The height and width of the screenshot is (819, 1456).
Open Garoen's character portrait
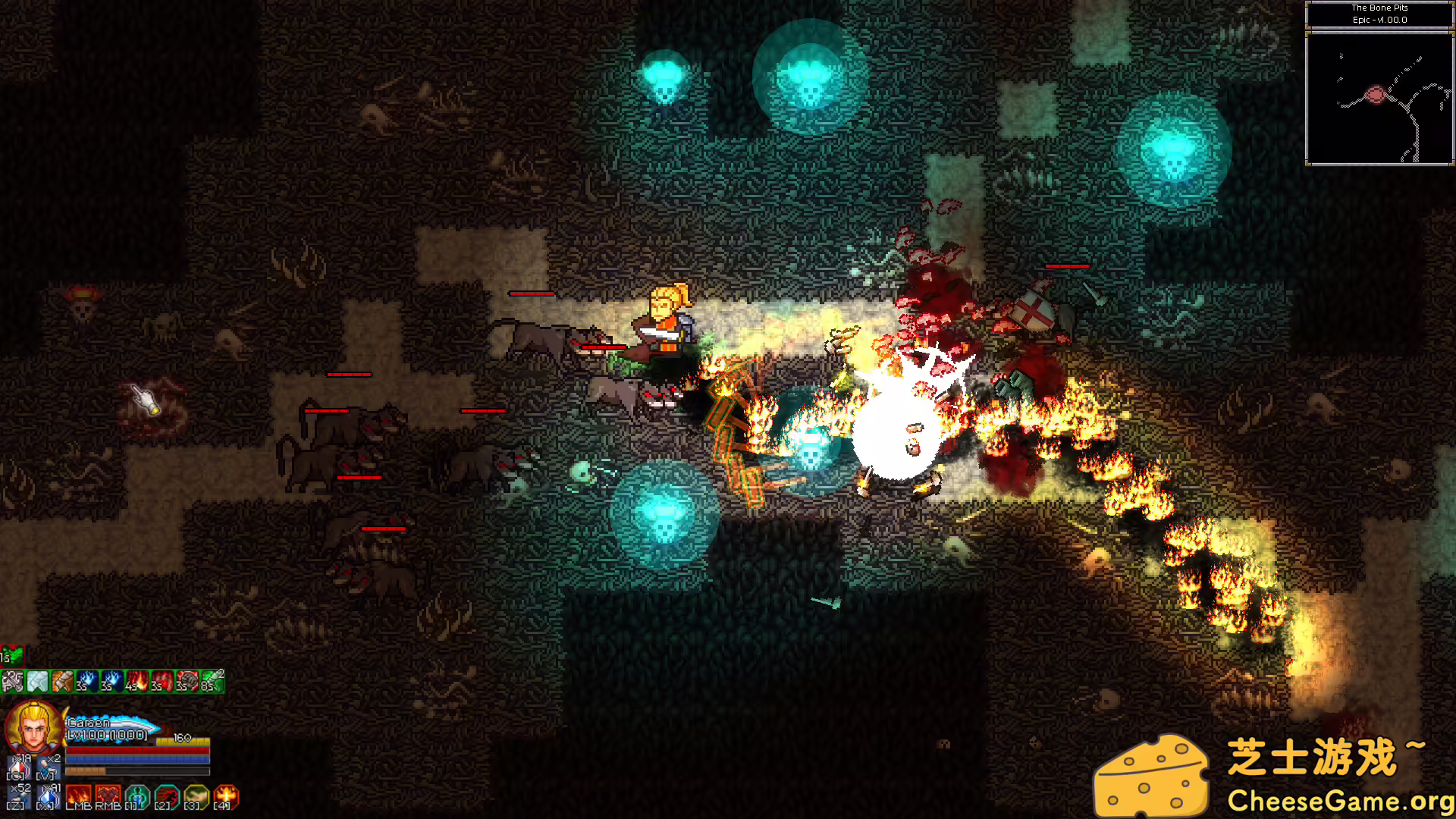pyautogui.click(x=34, y=729)
